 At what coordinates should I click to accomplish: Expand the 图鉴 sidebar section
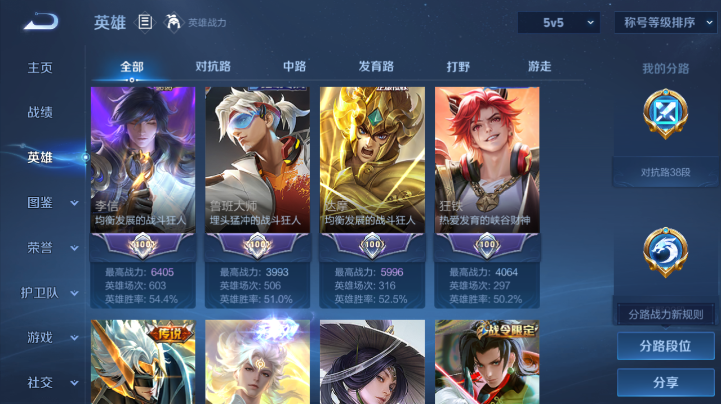tap(52, 202)
